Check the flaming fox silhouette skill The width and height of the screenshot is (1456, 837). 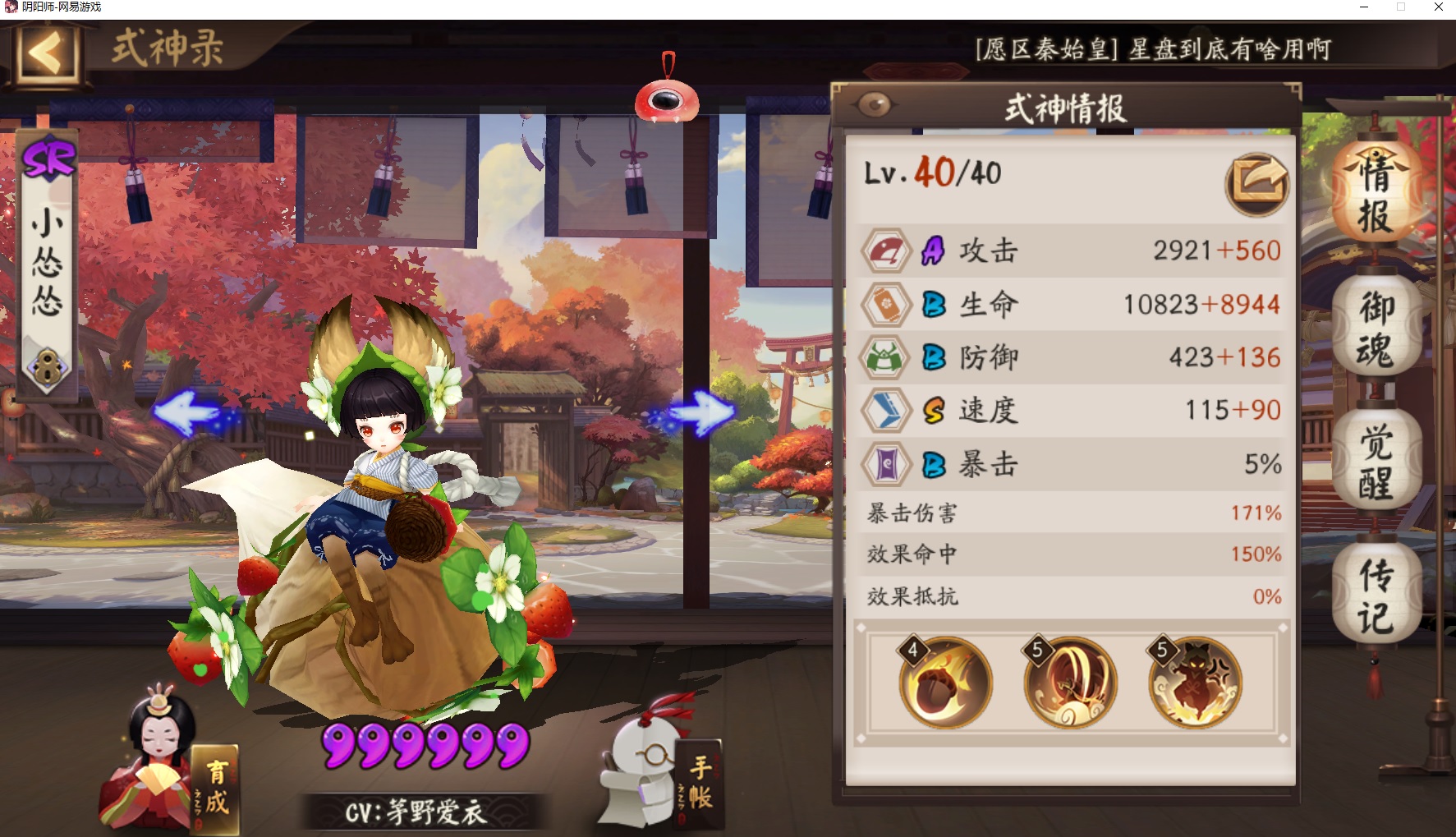1195,682
